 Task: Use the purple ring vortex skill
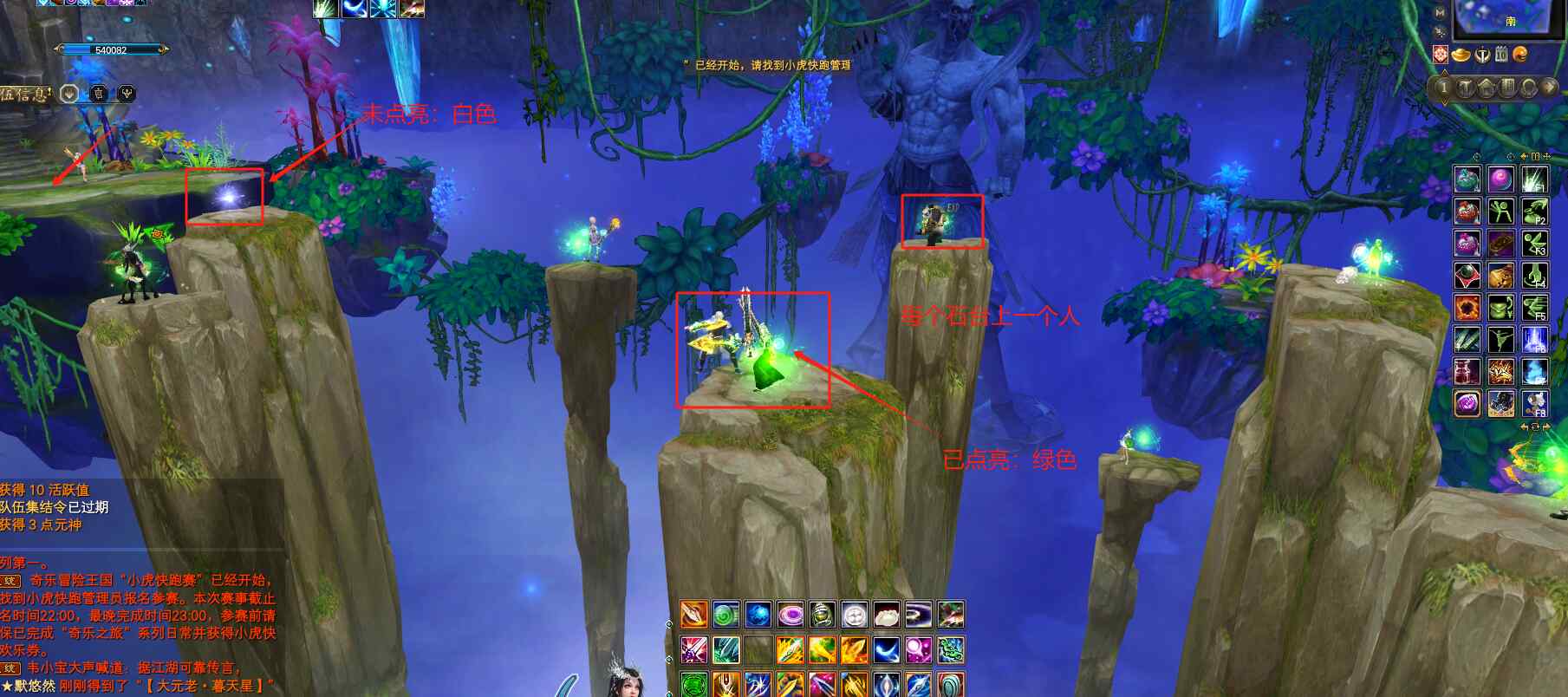790,616
